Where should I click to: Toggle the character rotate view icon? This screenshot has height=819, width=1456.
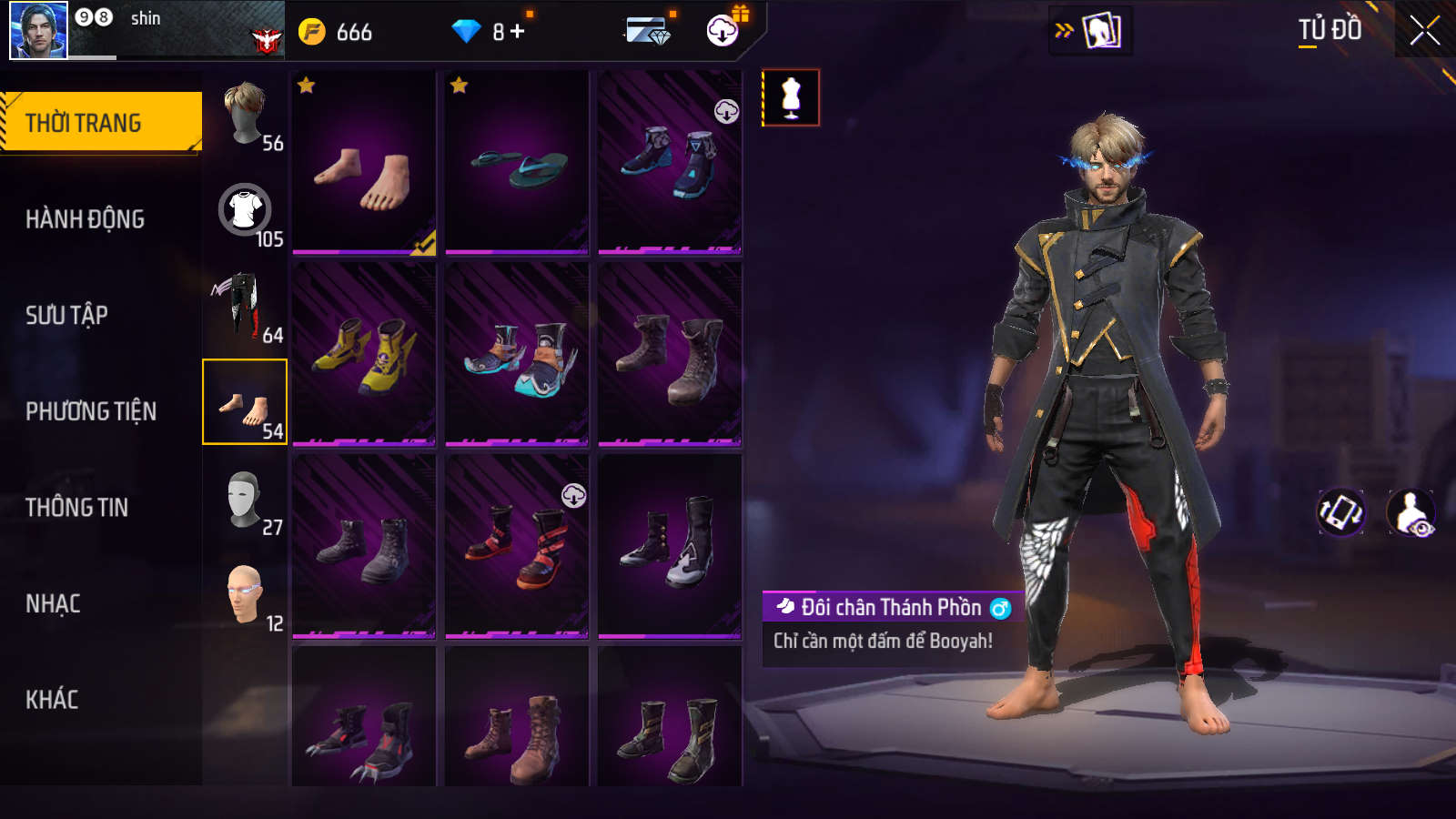click(x=1340, y=512)
